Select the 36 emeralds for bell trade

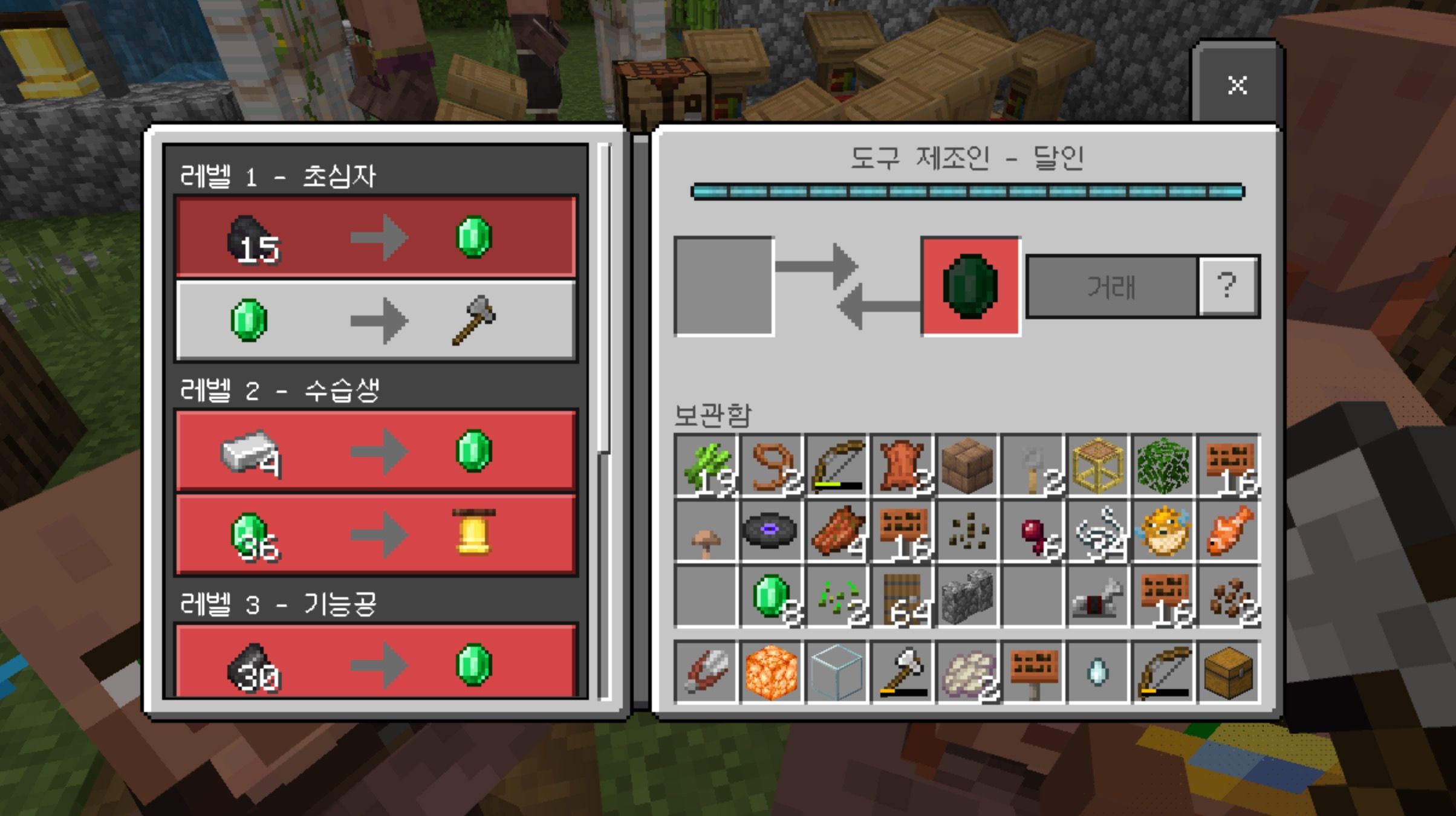(375, 534)
